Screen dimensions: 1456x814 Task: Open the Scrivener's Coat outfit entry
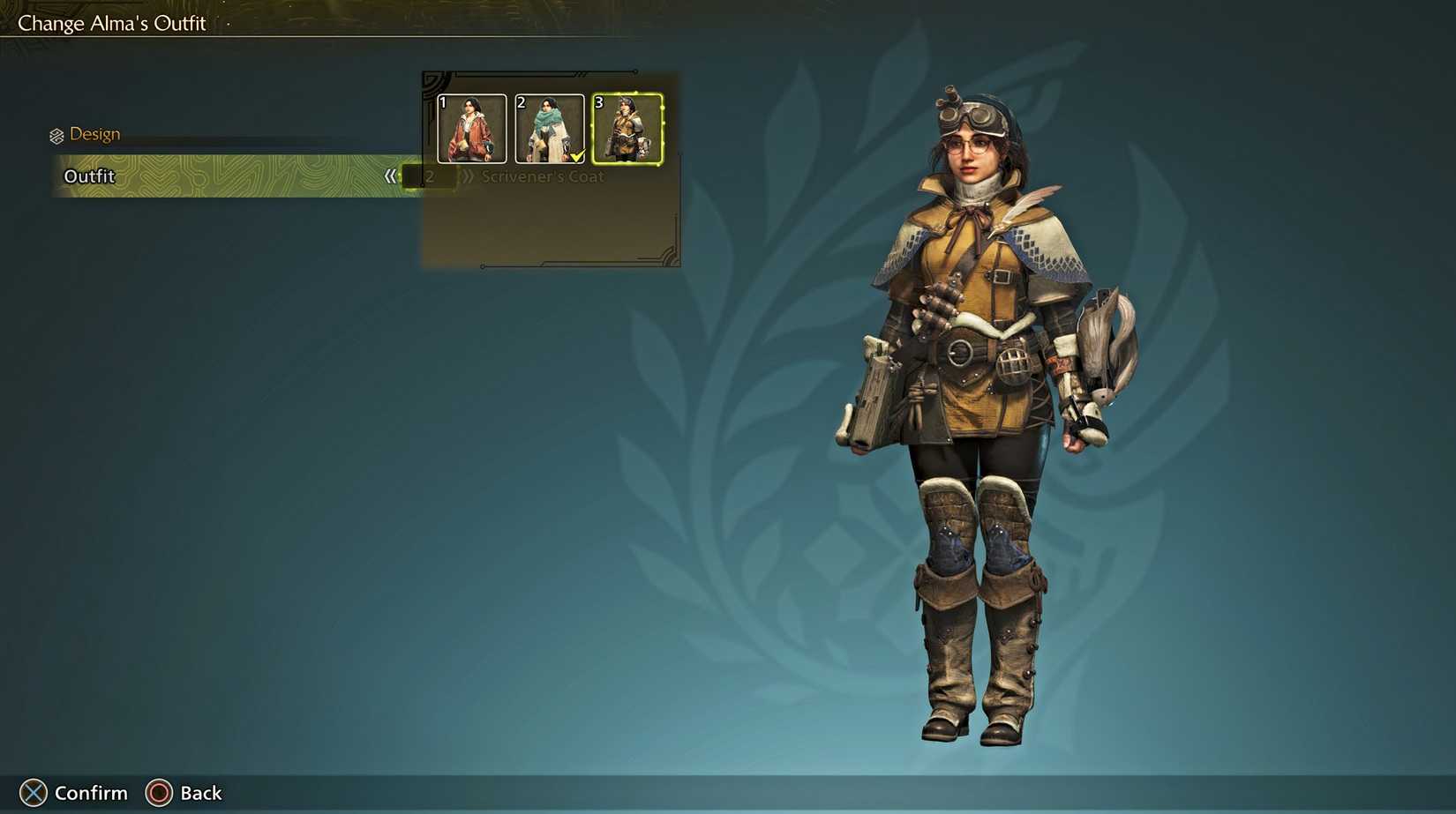tap(542, 176)
